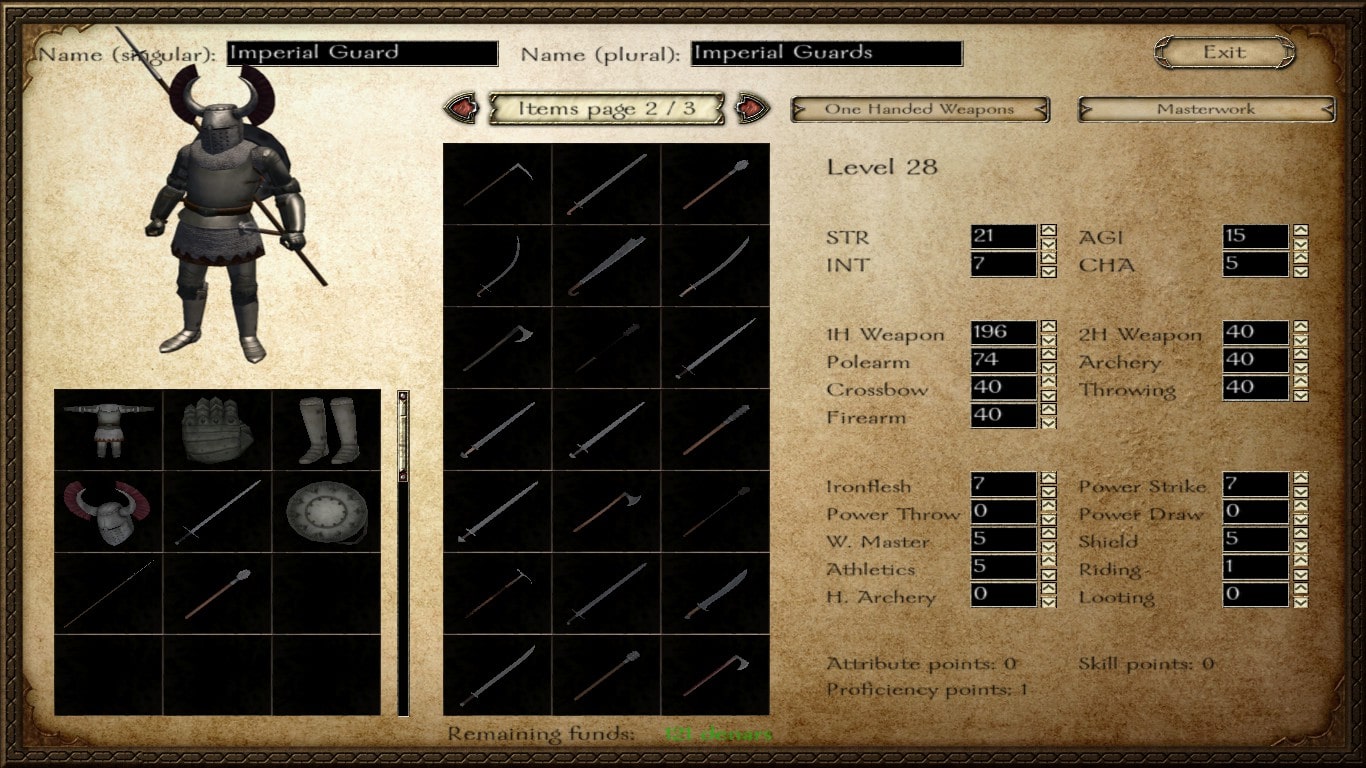This screenshot has height=768, width=1366.
Task: Select the equipped winged helmet slot
Action: [108, 511]
